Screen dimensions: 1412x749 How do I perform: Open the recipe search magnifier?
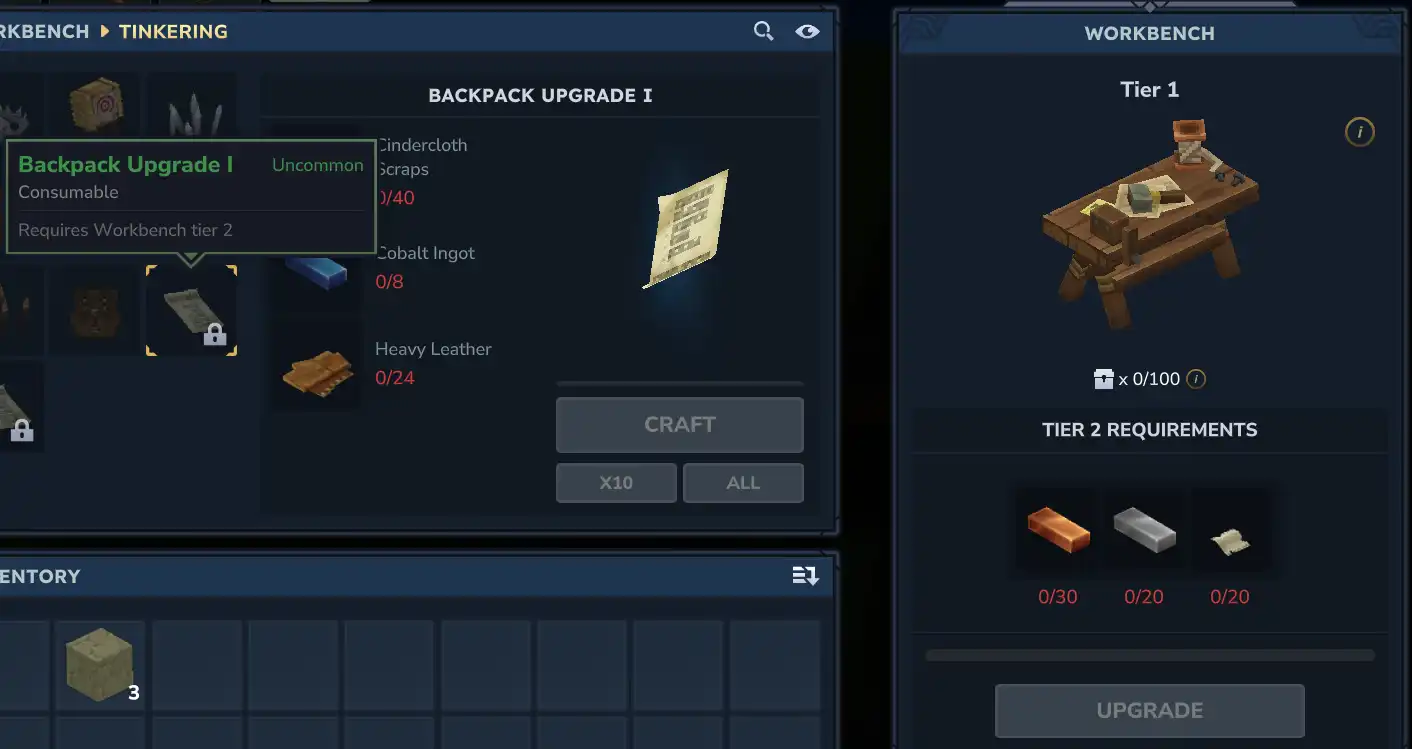763,31
